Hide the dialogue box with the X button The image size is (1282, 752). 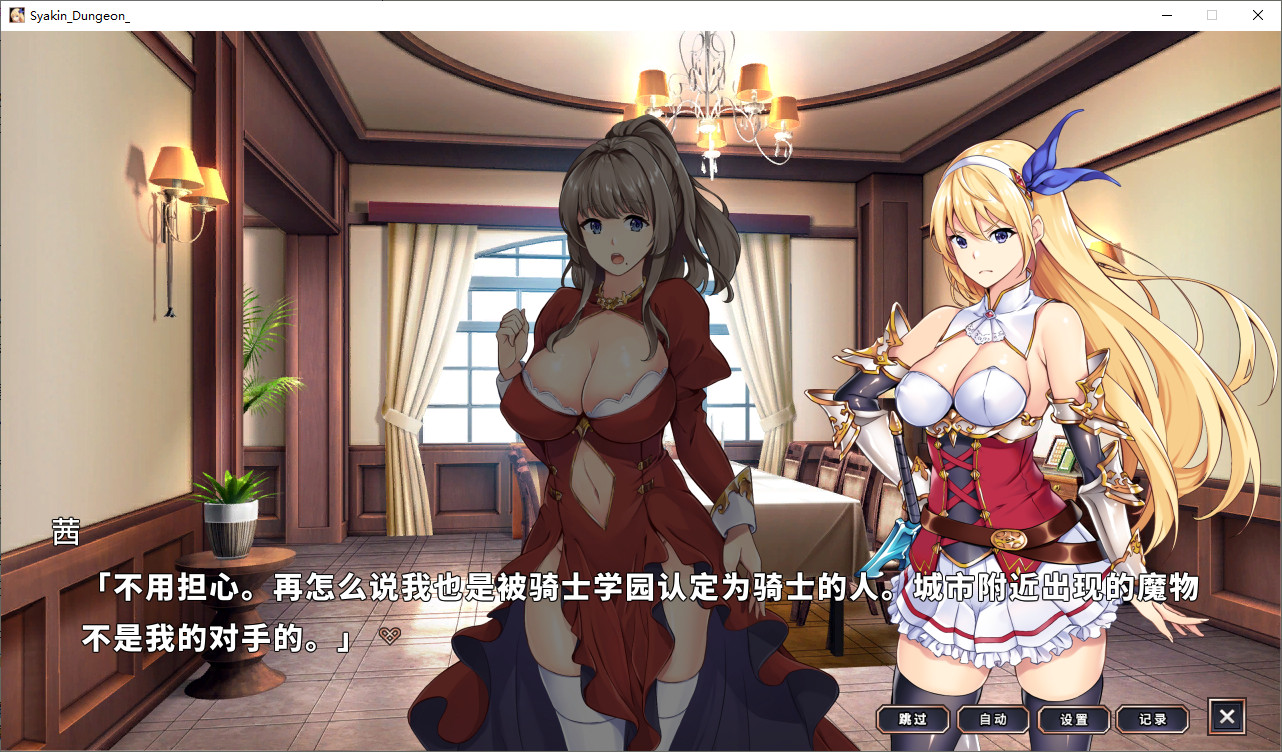point(1227,716)
